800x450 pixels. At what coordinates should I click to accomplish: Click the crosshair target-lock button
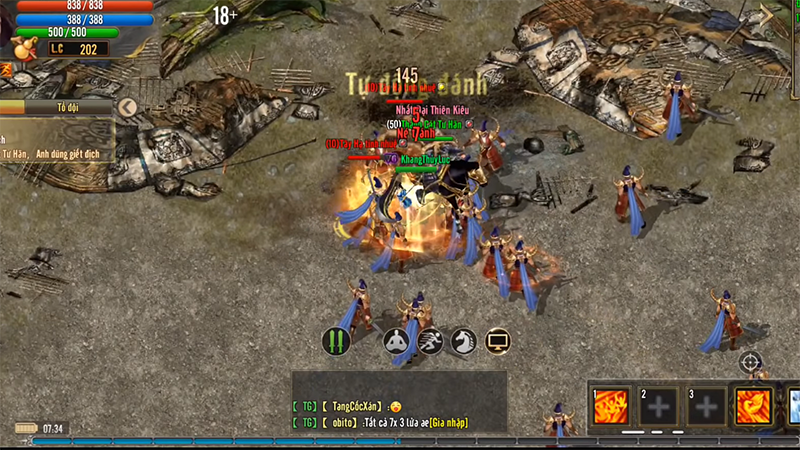[x=751, y=361]
